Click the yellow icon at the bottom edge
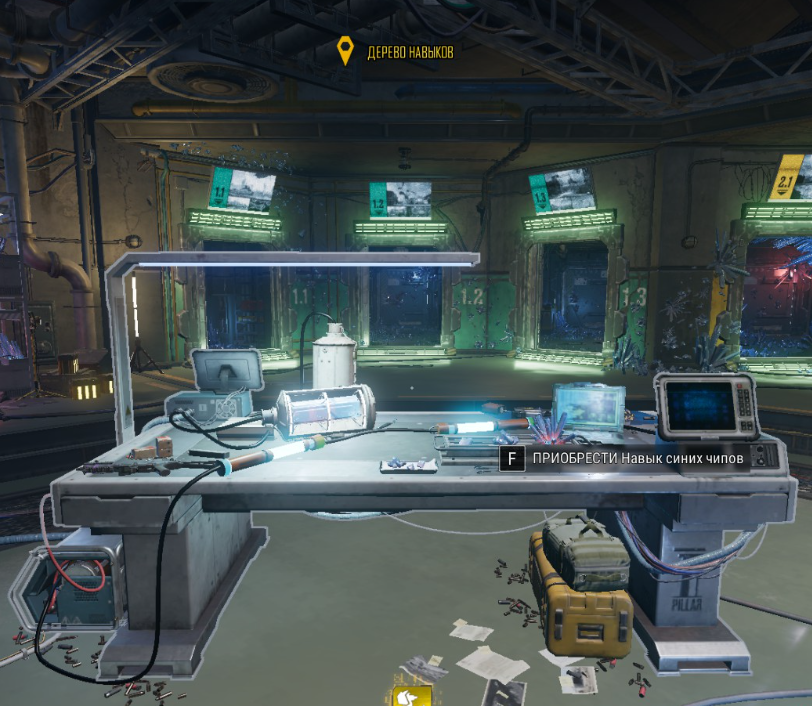812x706 pixels. click(x=414, y=695)
